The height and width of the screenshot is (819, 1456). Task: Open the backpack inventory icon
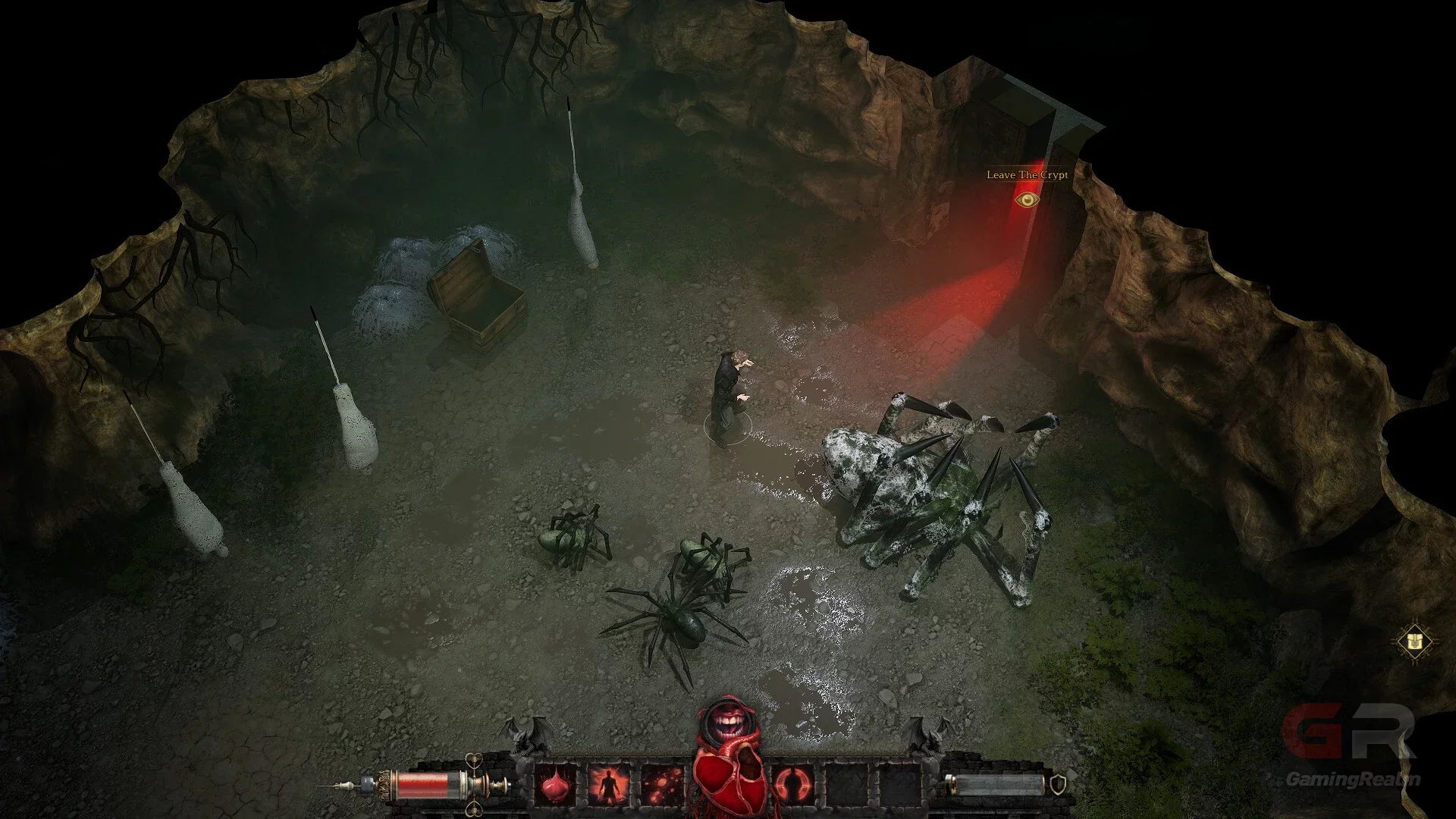(x=1414, y=642)
